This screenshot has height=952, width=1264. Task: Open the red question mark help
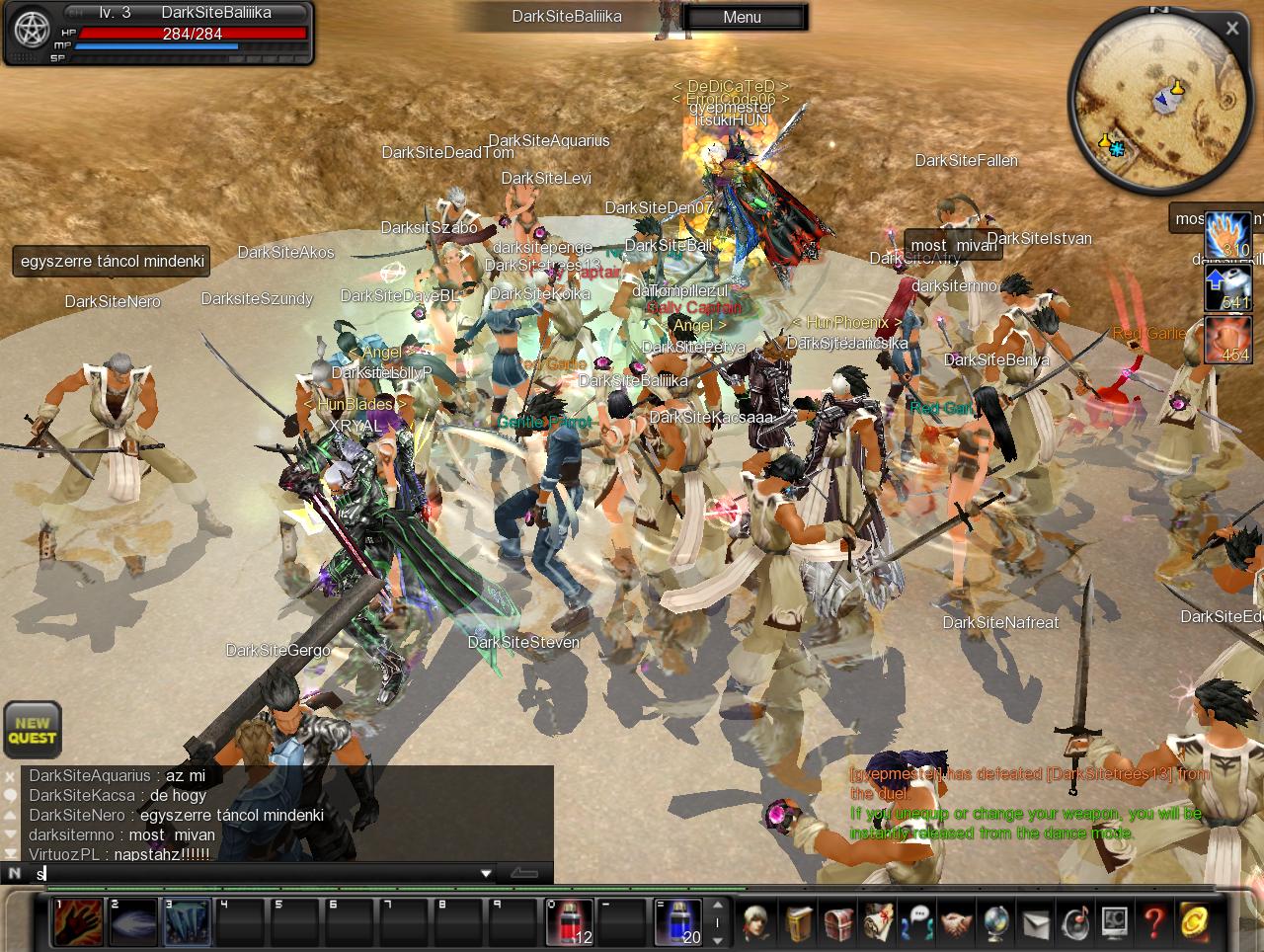point(1153,922)
